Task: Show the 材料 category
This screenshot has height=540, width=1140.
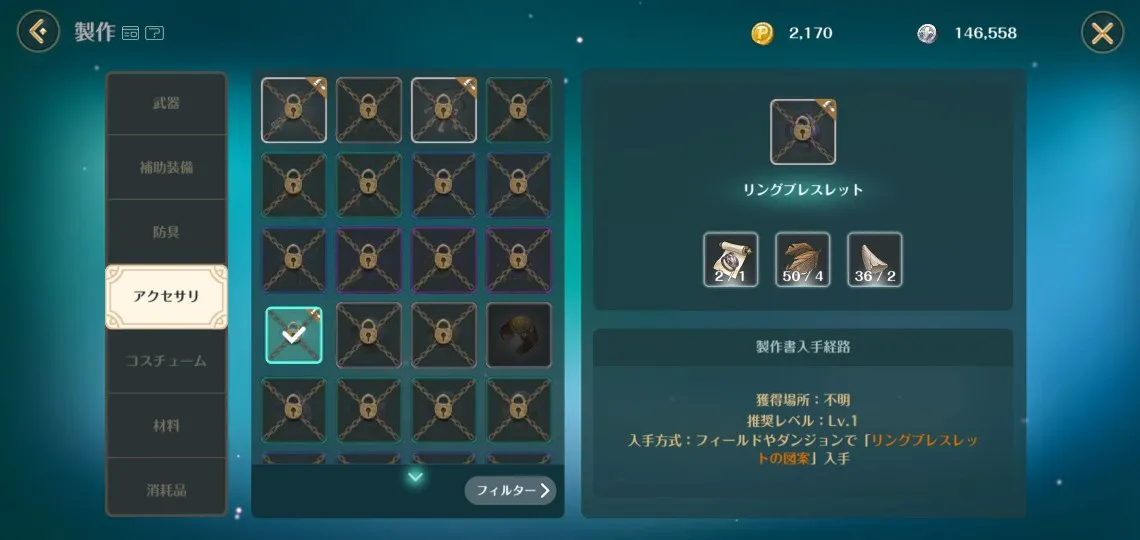Action: click(x=166, y=425)
